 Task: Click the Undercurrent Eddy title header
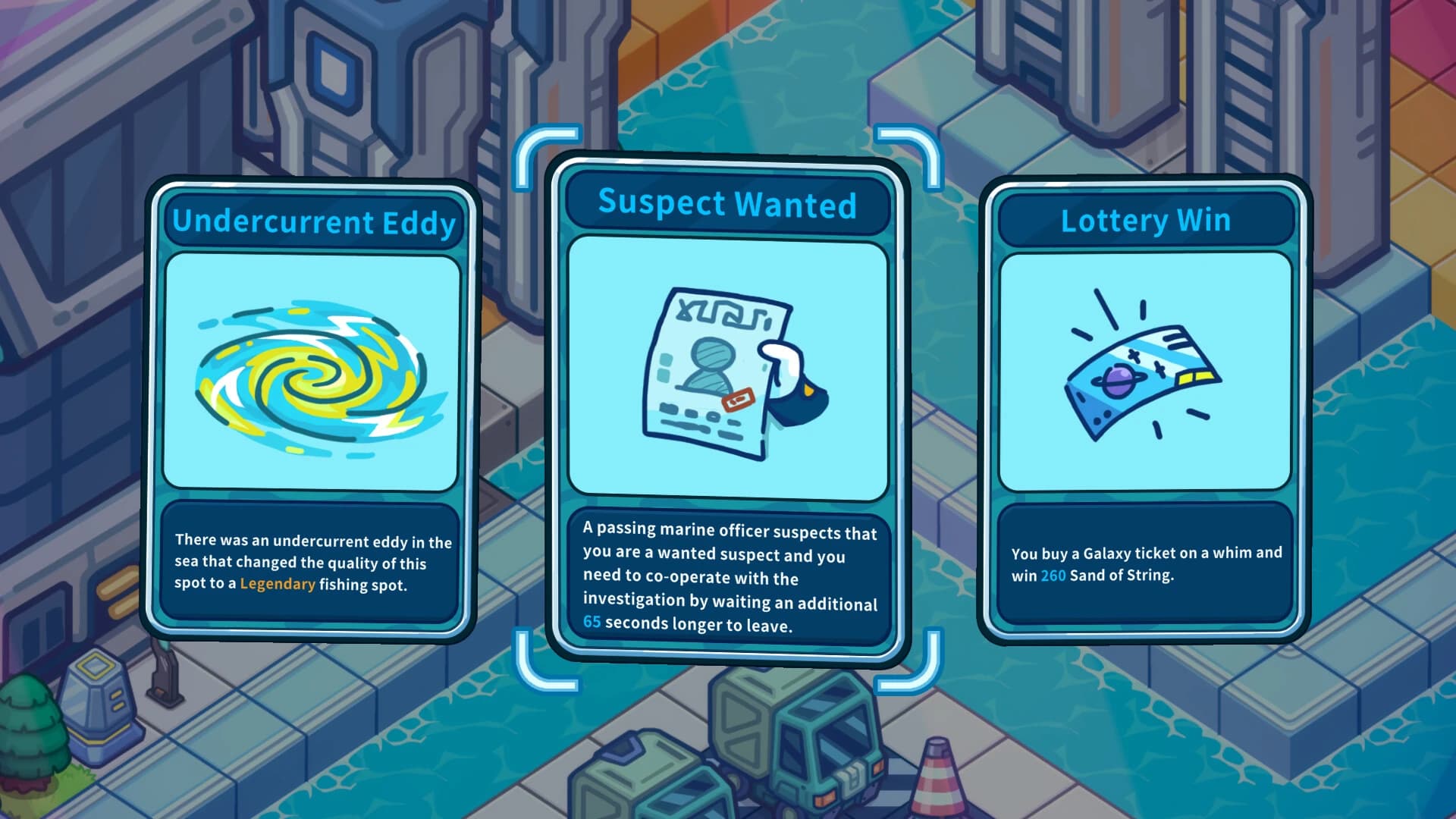click(x=315, y=222)
